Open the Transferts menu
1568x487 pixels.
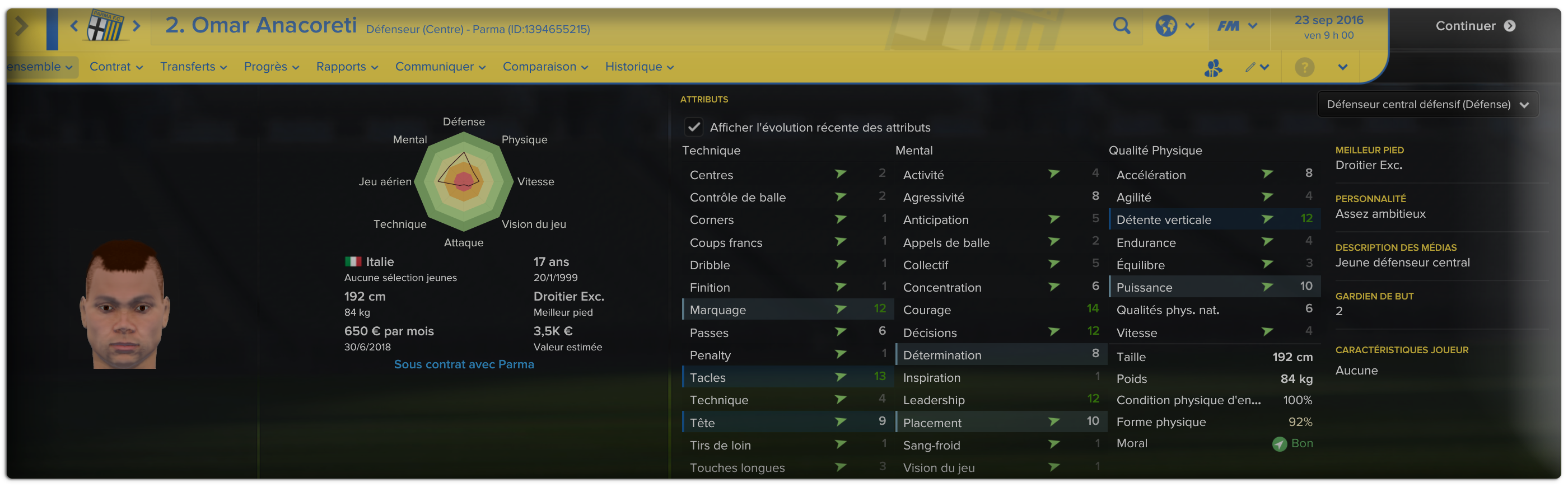coord(193,67)
